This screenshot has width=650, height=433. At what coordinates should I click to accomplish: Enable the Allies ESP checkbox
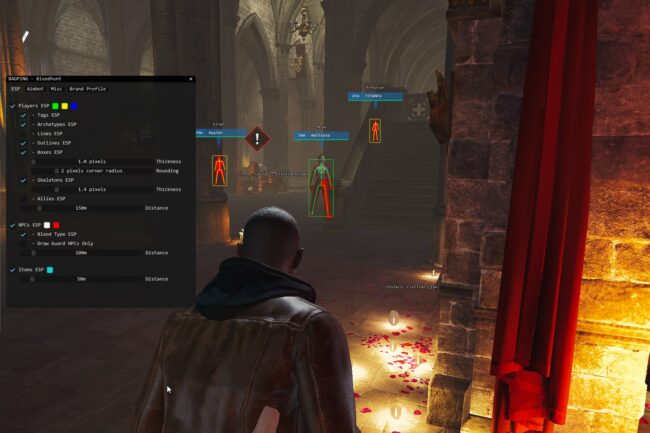click(x=23, y=198)
